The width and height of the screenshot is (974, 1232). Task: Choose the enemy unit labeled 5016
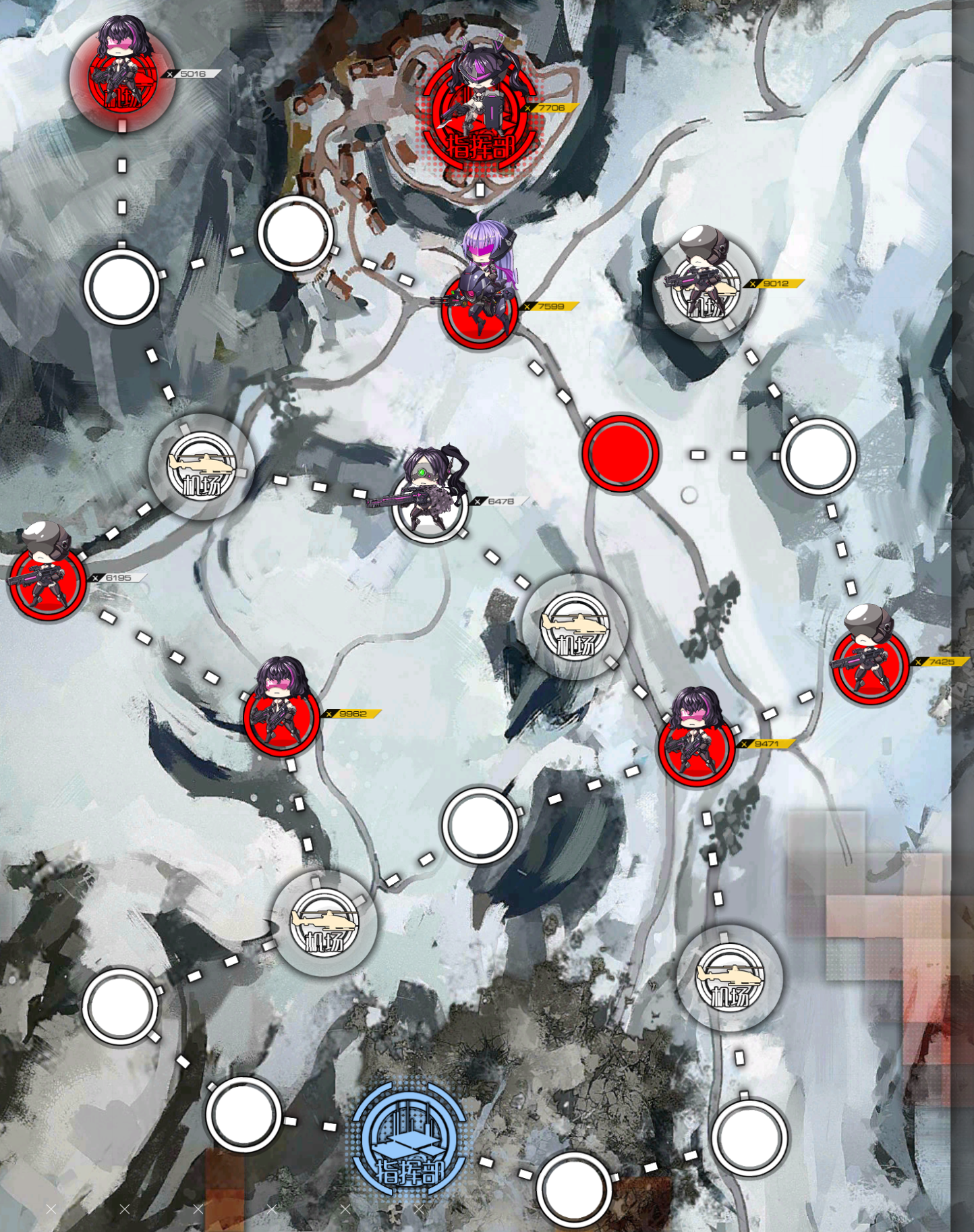tap(121, 74)
